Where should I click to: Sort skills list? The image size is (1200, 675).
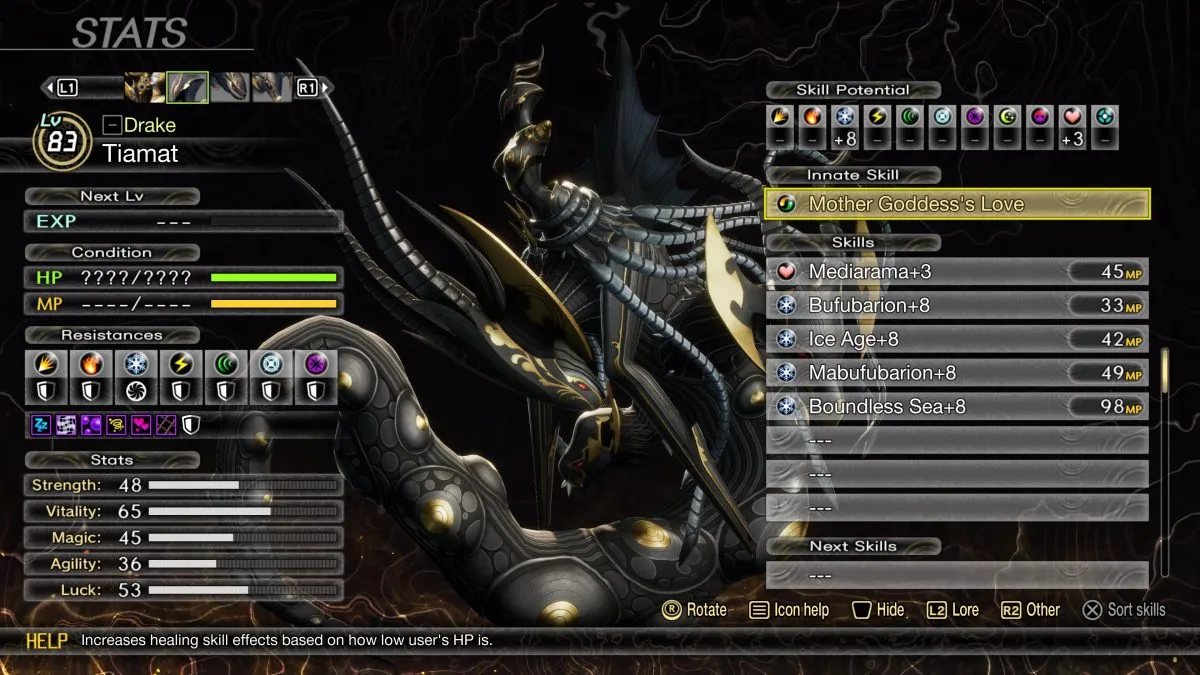point(1125,610)
